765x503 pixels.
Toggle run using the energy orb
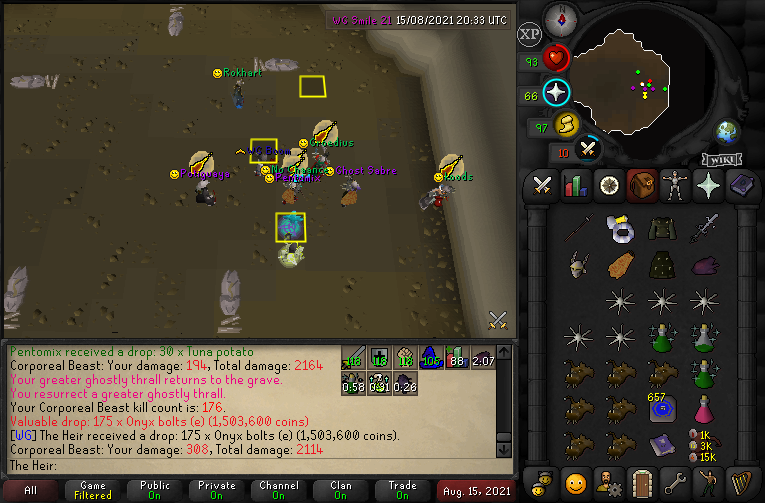[x=567, y=125]
